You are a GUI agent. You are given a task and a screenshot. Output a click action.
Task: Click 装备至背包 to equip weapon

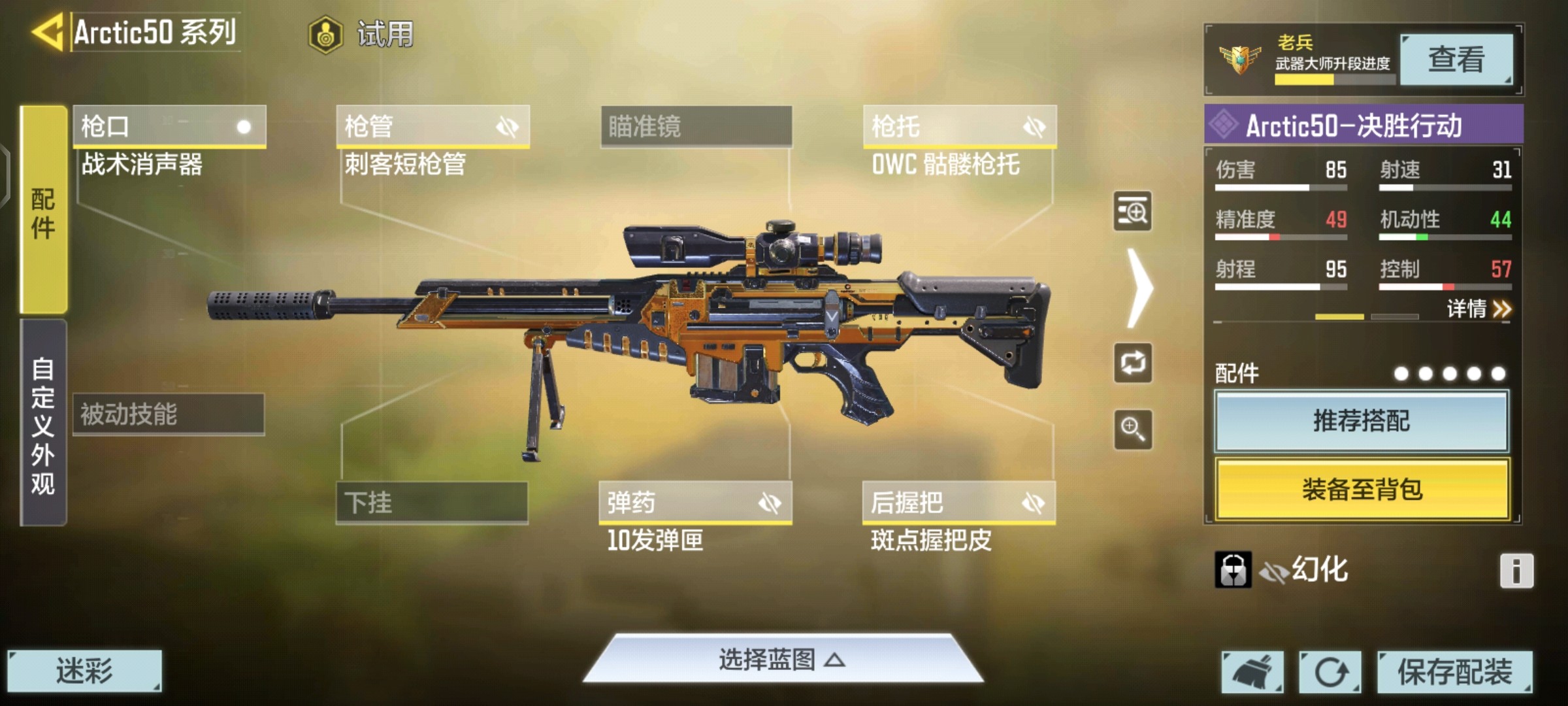[1362, 489]
